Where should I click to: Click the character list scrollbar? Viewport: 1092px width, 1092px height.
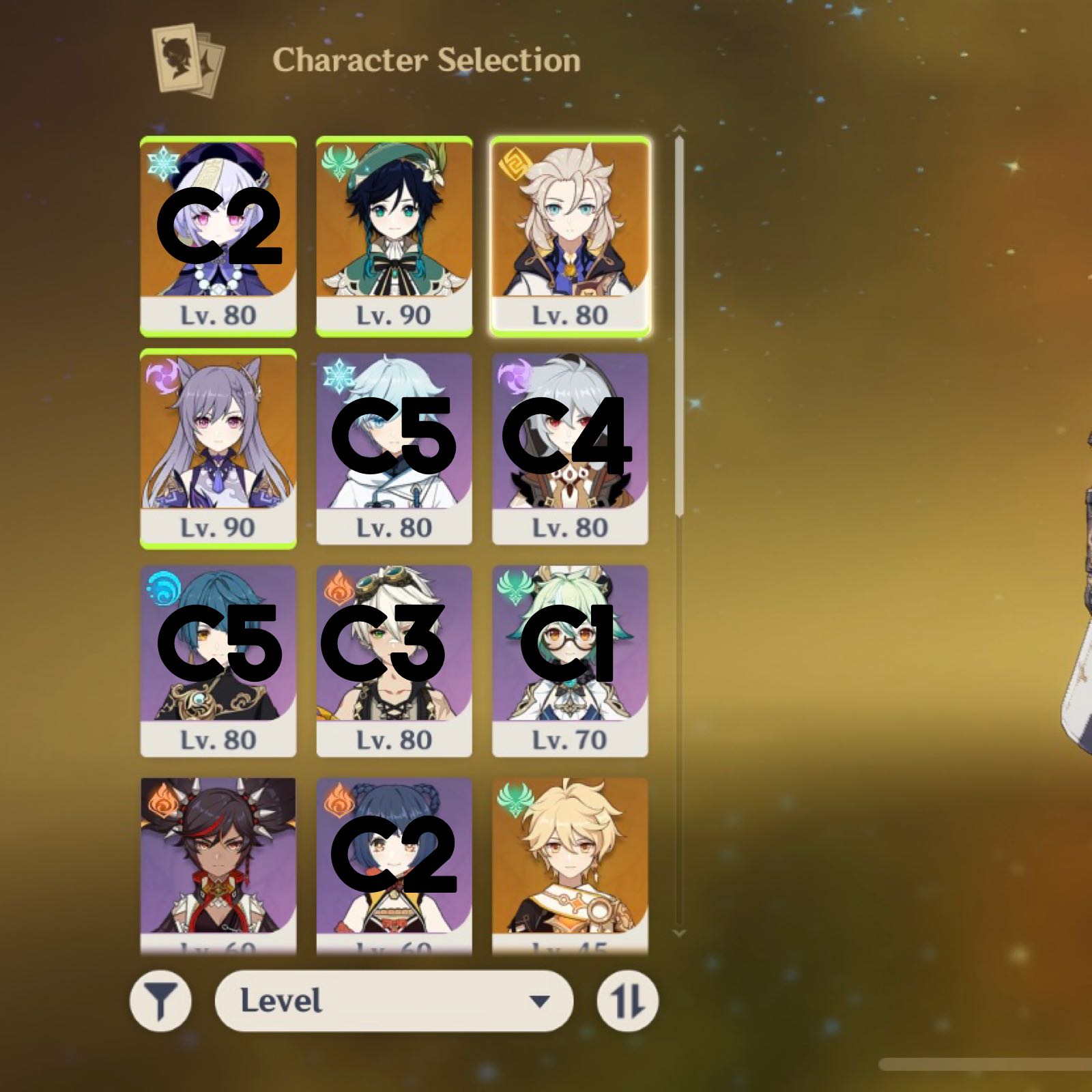point(678,328)
